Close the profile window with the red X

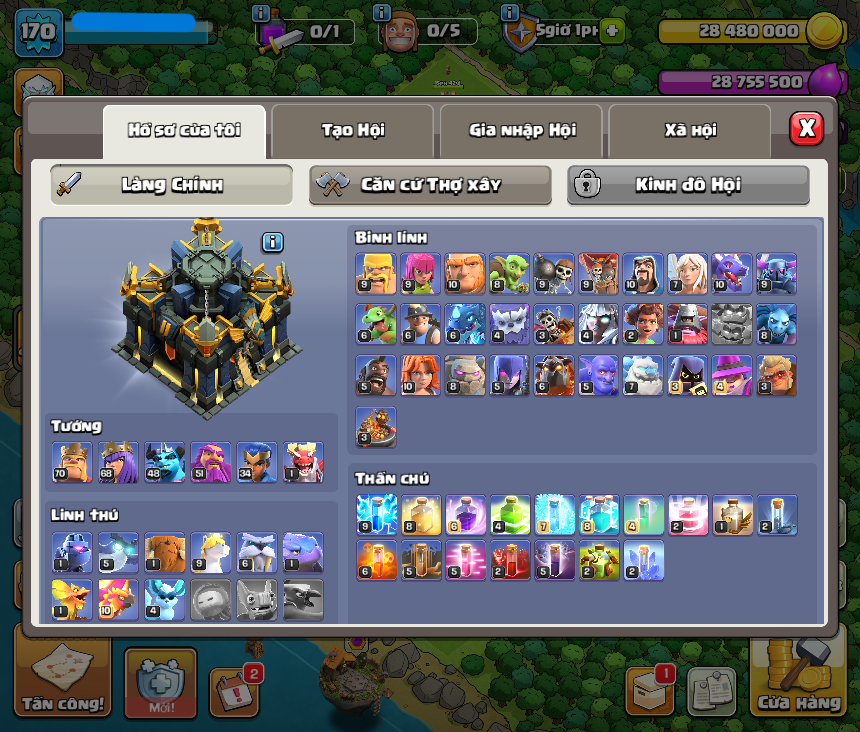pos(806,128)
